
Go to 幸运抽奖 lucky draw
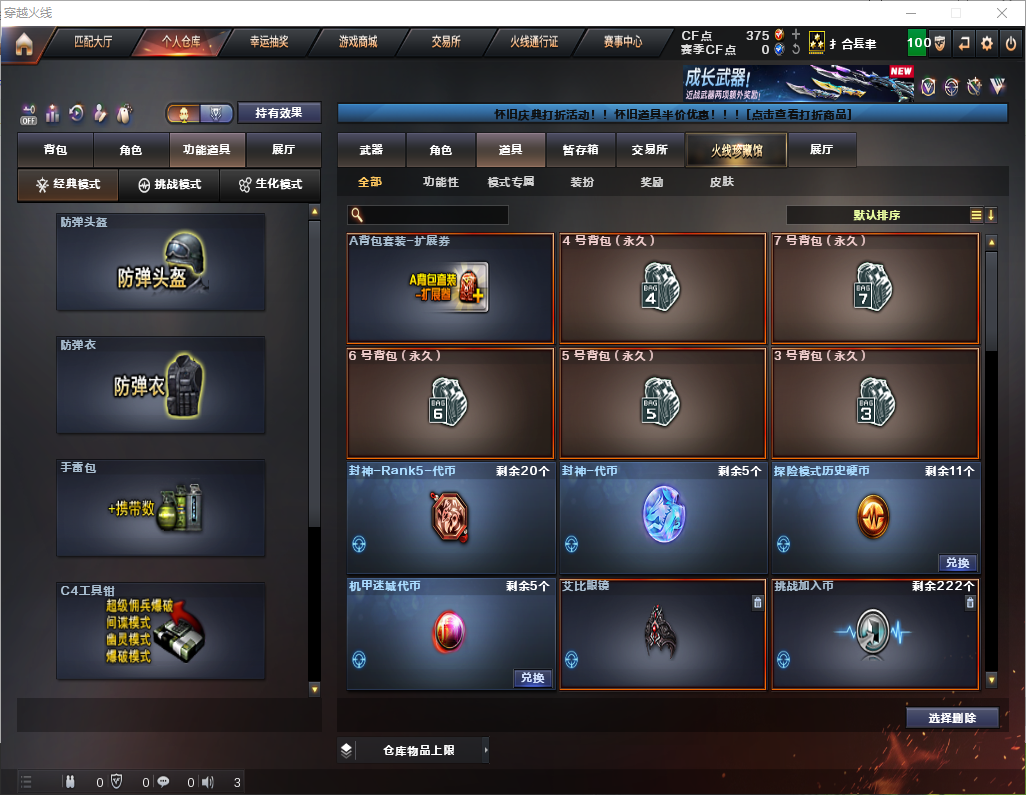point(268,42)
